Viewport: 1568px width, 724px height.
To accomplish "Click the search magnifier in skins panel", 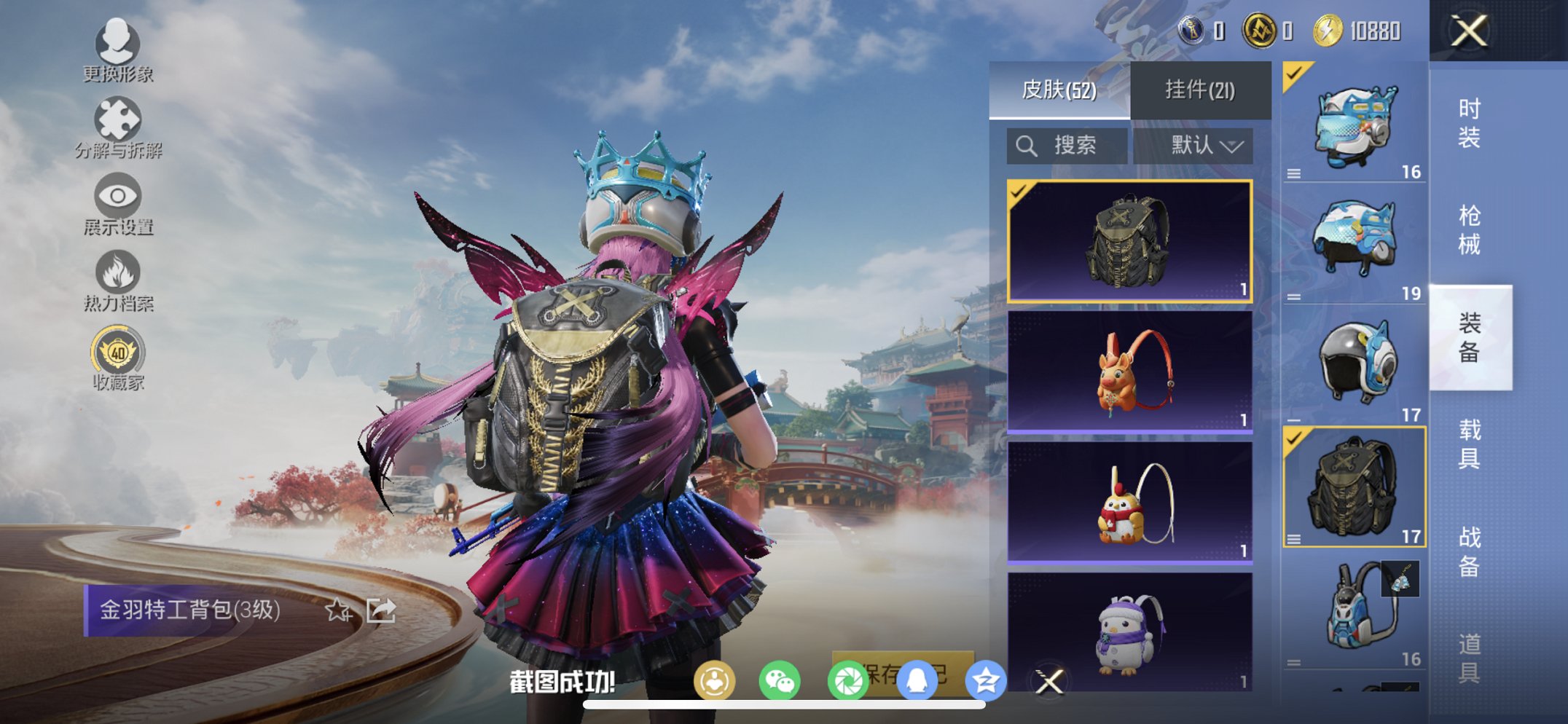I will click(1027, 145).
